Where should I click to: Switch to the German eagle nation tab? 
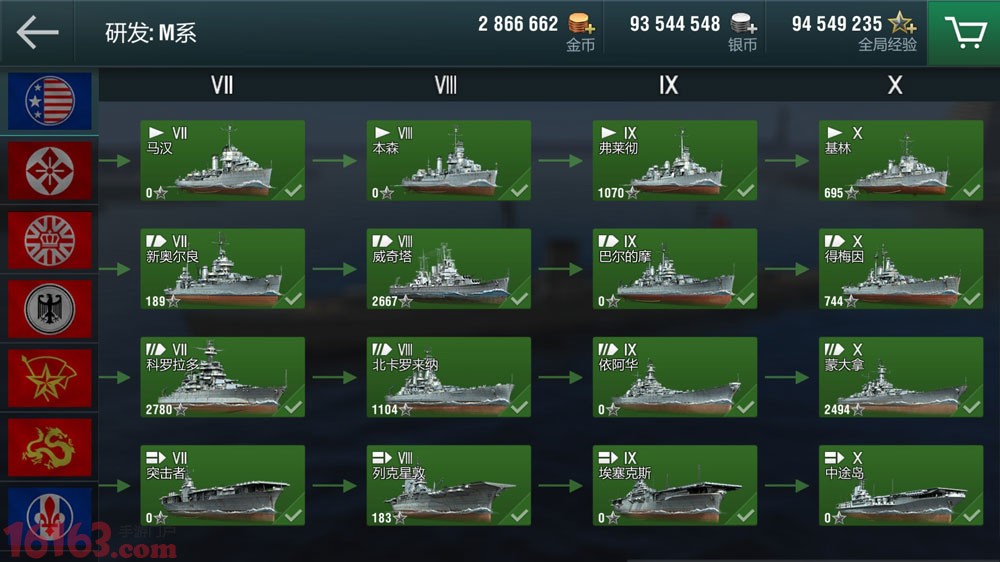50,308
